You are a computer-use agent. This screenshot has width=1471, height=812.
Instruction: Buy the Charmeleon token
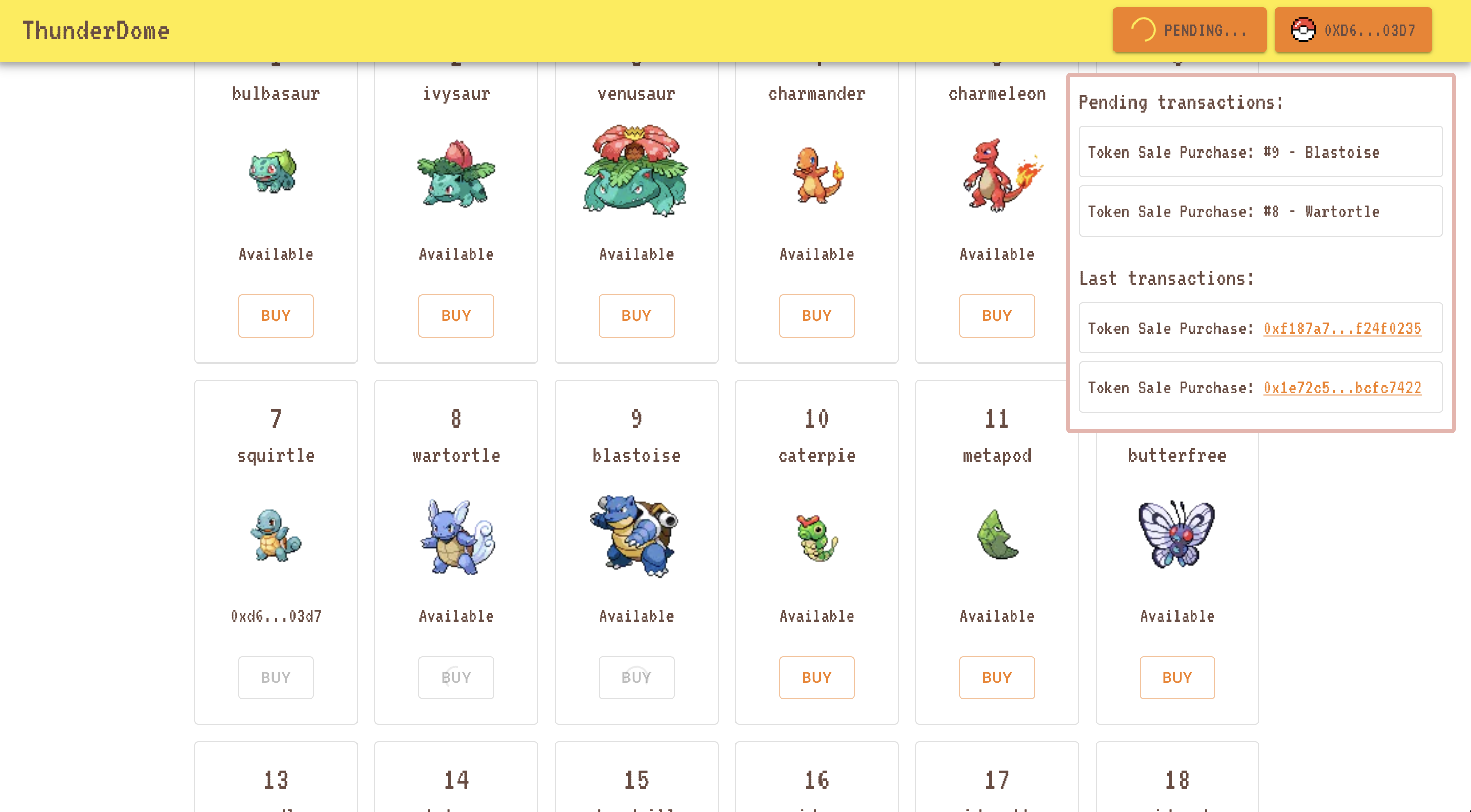pos(997,315)
